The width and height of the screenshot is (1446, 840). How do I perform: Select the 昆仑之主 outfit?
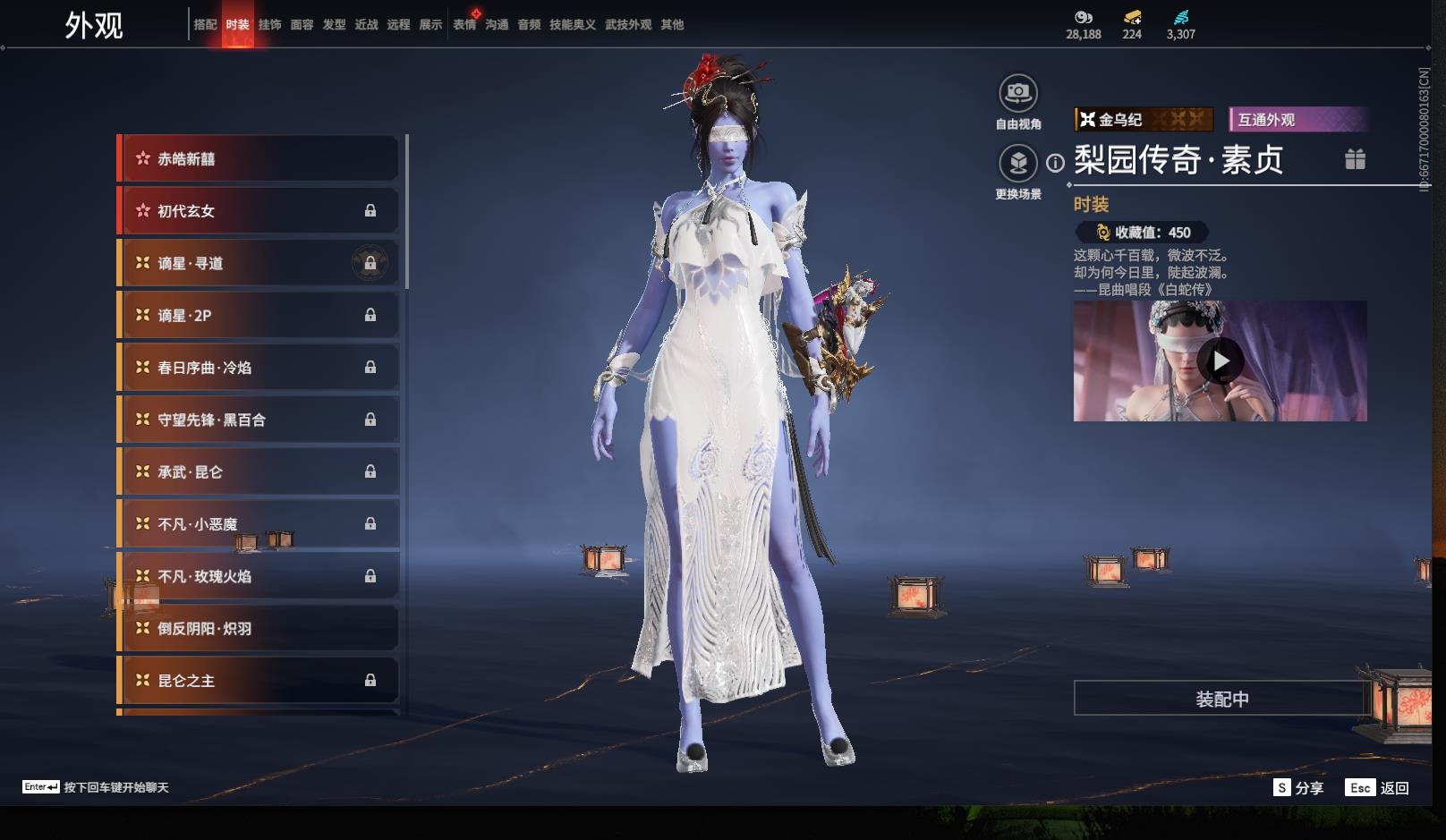[259, 681]
